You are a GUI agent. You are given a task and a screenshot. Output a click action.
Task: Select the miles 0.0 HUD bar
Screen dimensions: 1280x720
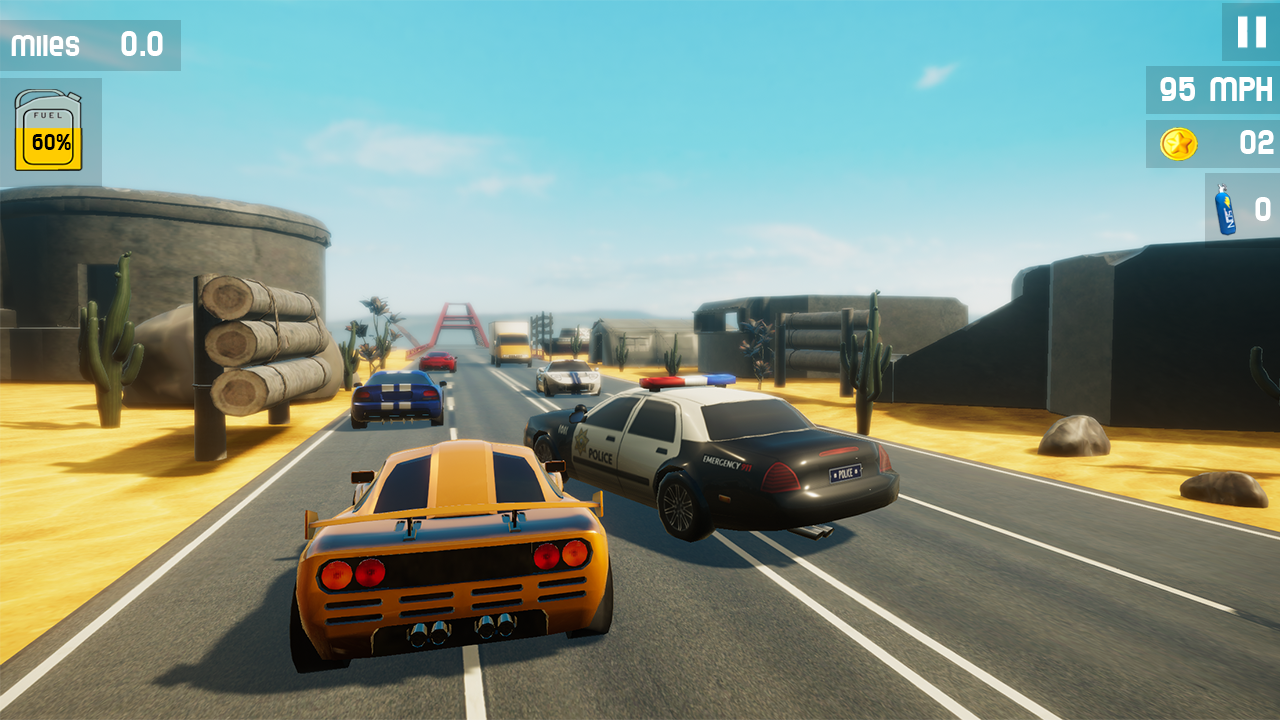90,45
